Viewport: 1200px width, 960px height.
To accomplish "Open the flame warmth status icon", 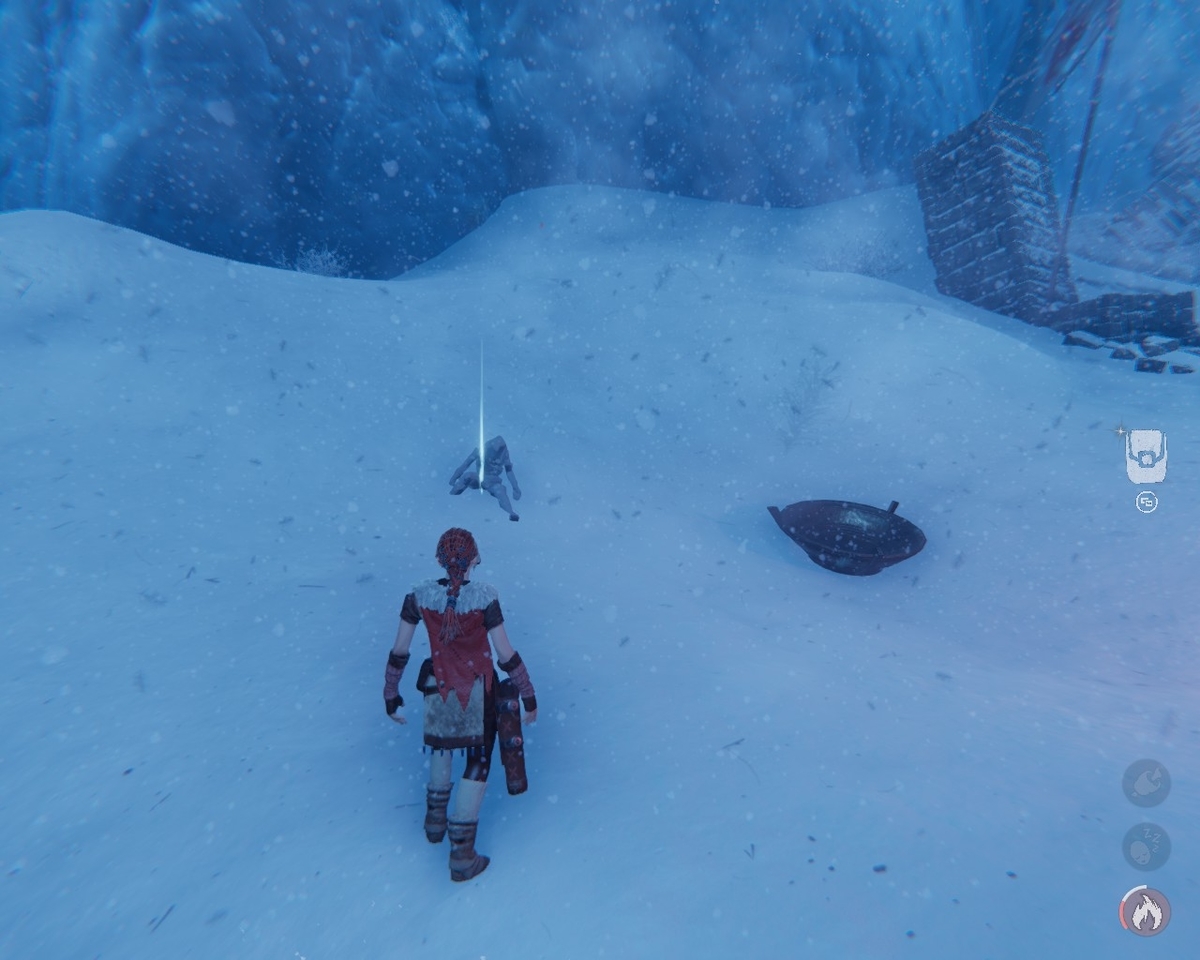I will click(x=1146, y=911).
